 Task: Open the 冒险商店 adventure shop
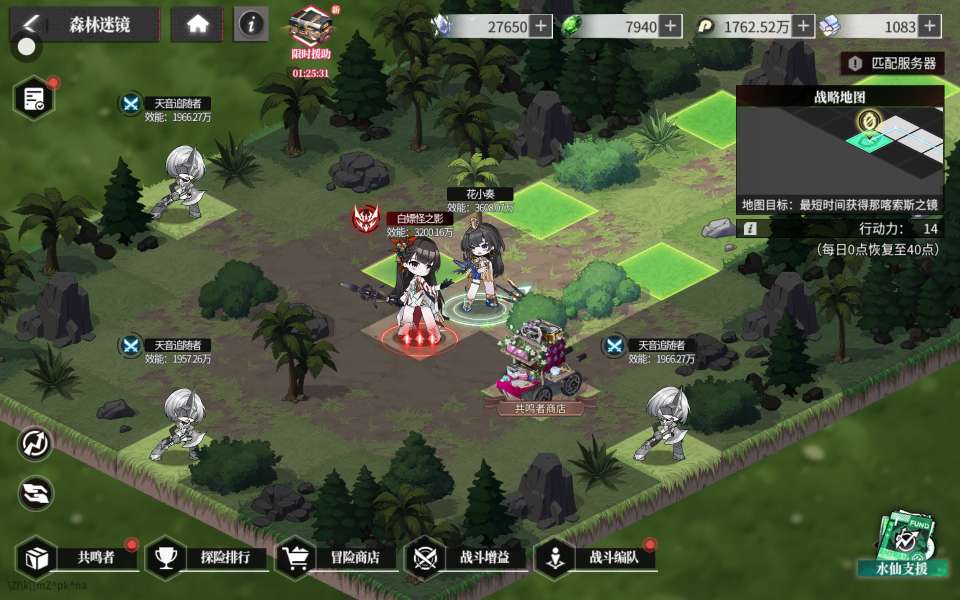coord(338,557)
